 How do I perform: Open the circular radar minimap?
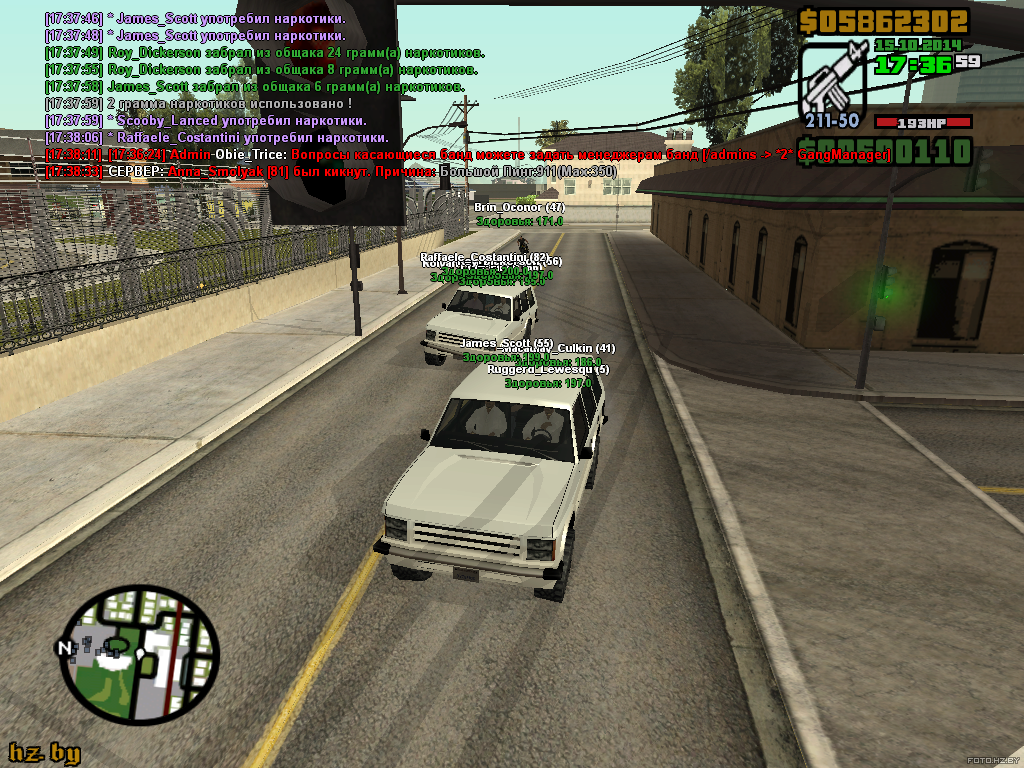pos(140,655)
